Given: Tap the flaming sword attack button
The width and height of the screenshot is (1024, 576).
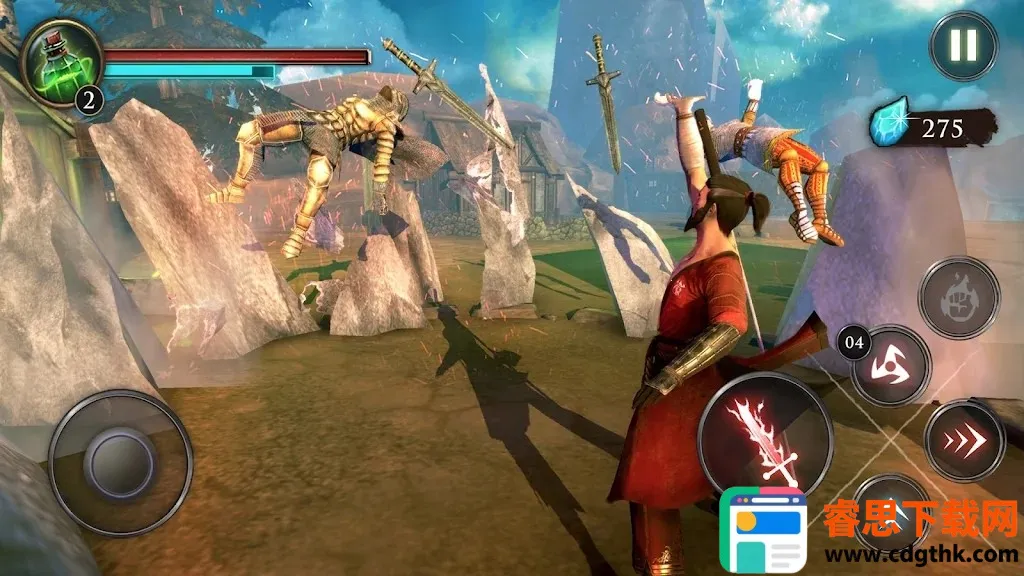Looking at the screenshot, I should [x=765, y=438].
